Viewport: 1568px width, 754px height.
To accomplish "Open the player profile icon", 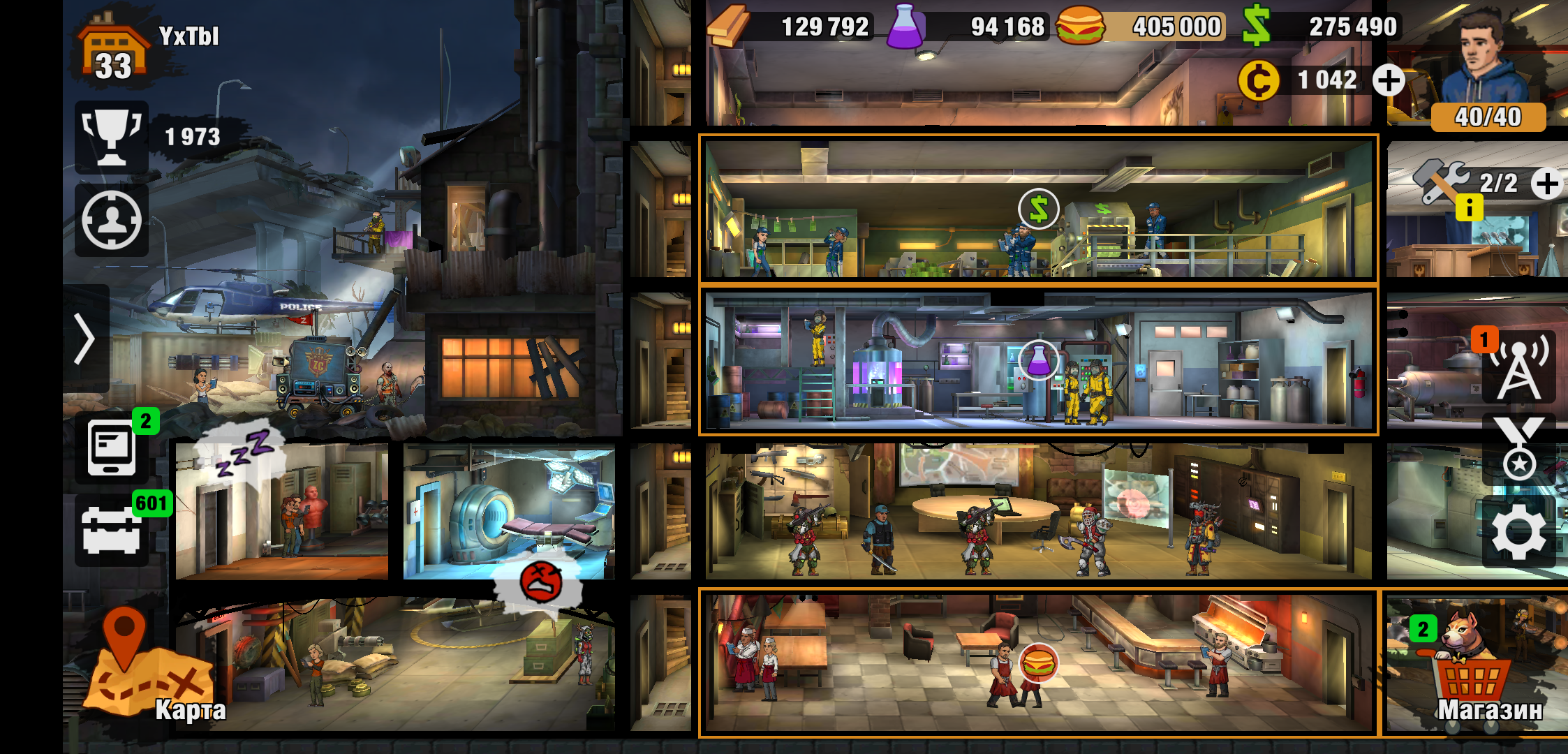I will (x=112, y=221).
